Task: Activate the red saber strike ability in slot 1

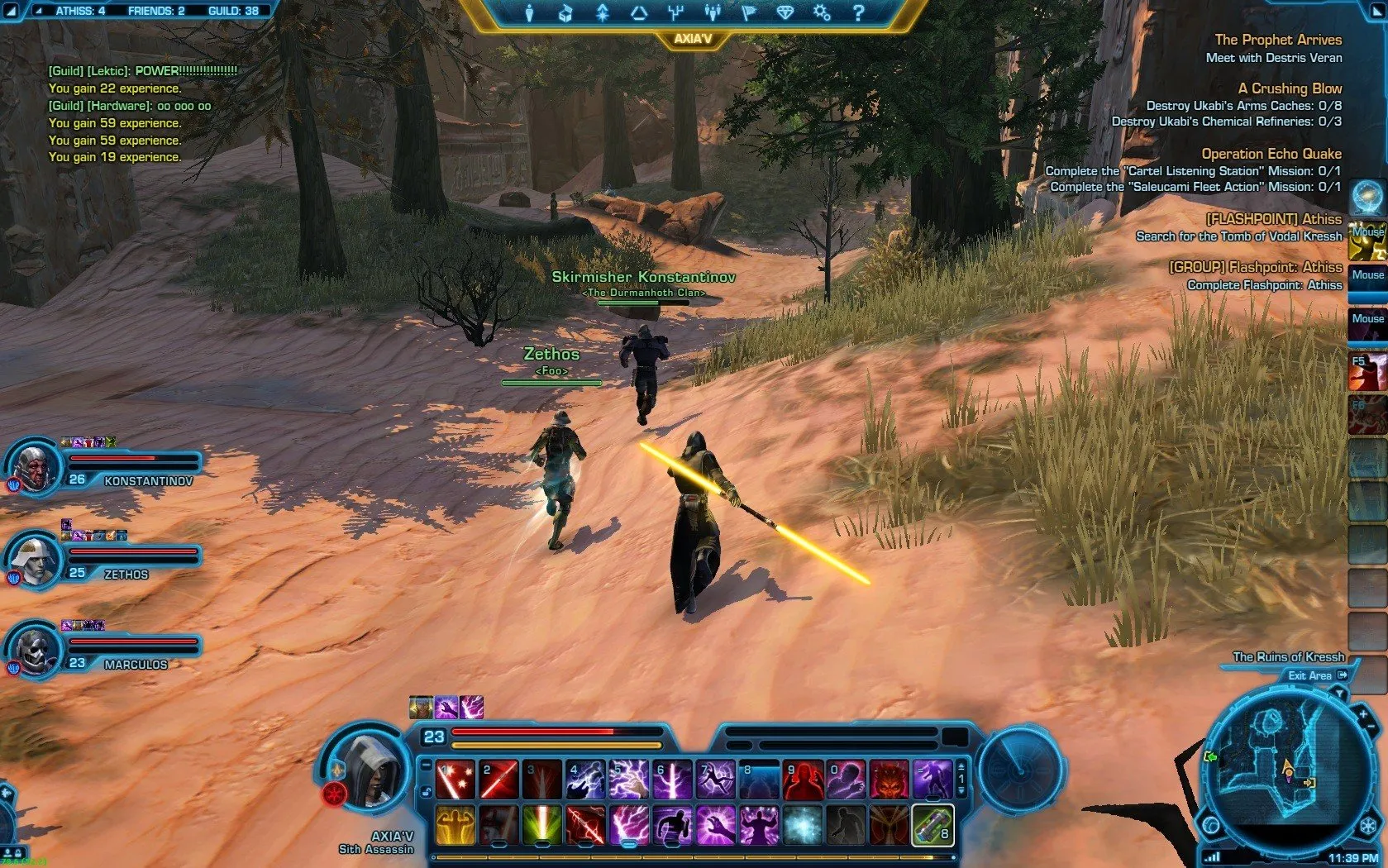Action: 455,780
